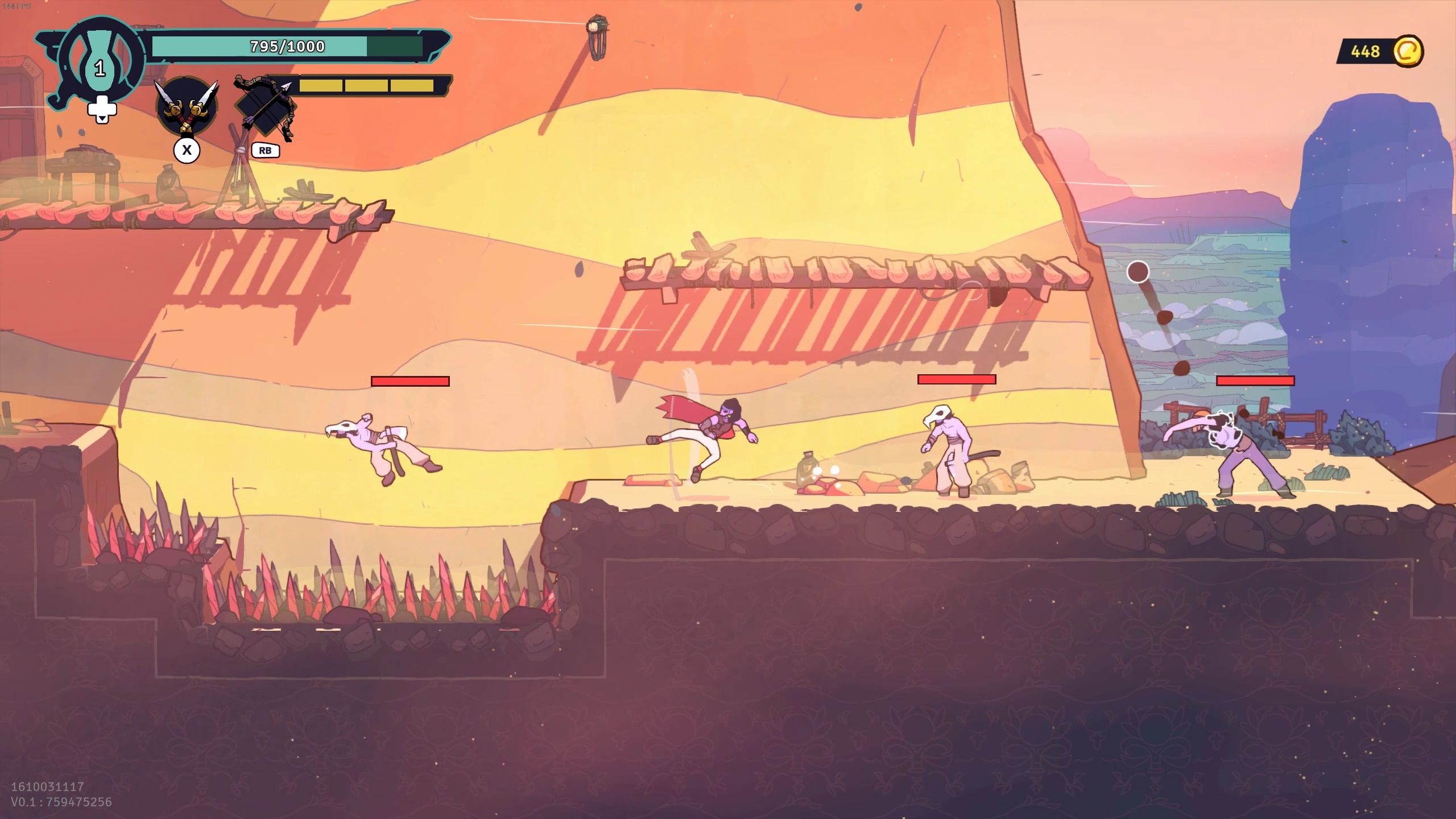
Task: Activate the twin daggers weapon icon
Action: [187, 107]
